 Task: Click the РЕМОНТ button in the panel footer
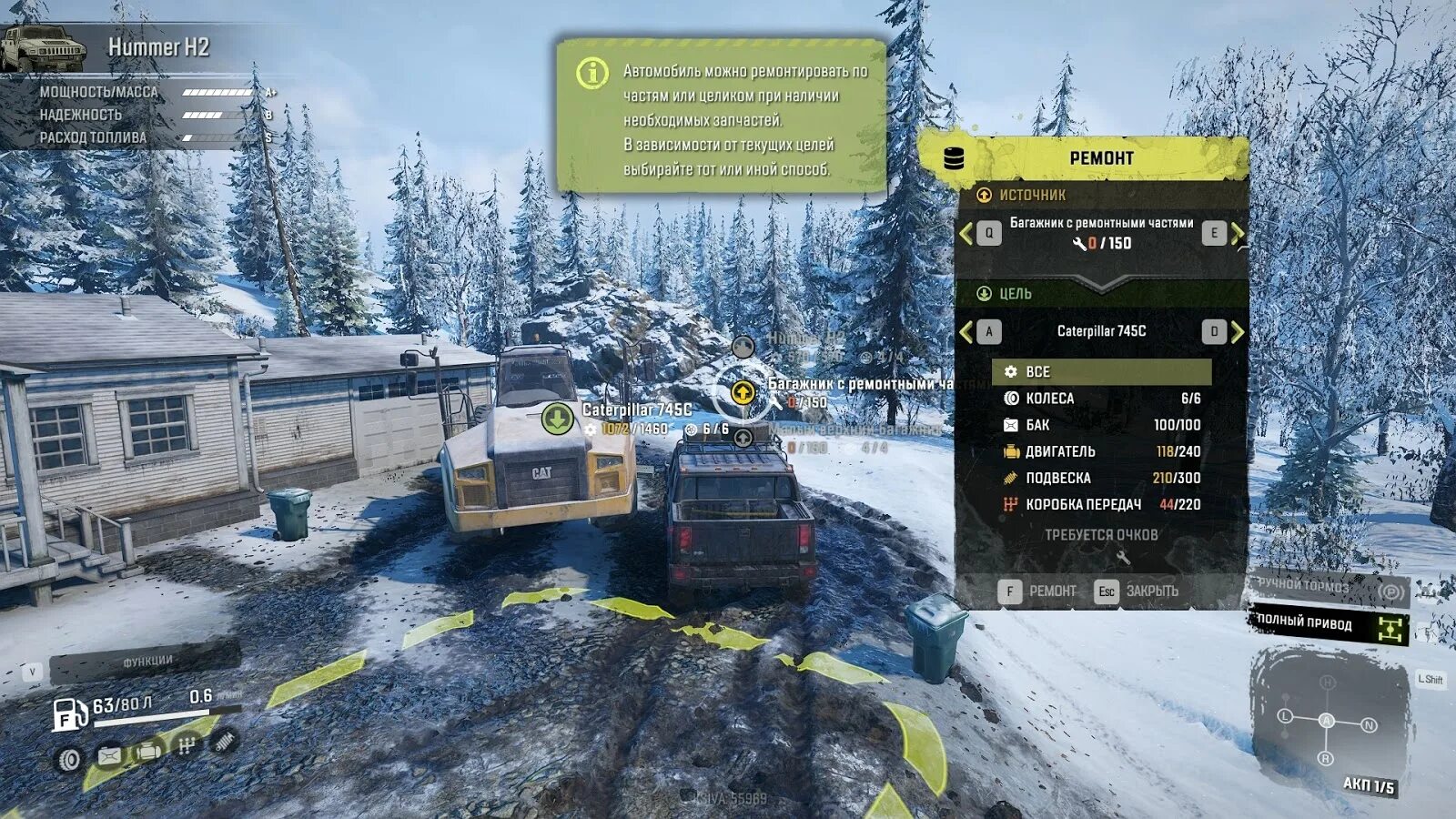pos(1037,591)
